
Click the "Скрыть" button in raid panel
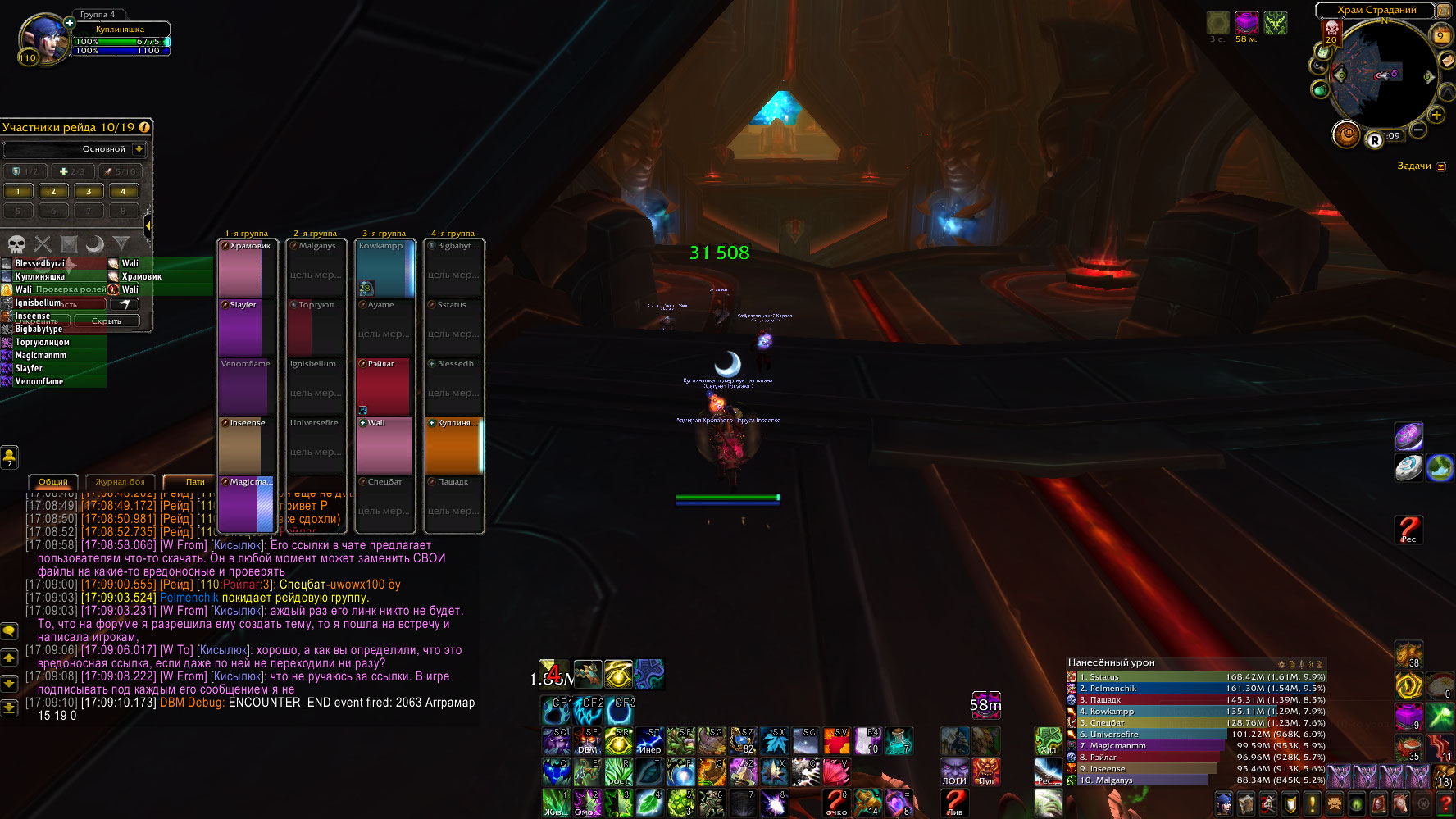coord(107,321)
